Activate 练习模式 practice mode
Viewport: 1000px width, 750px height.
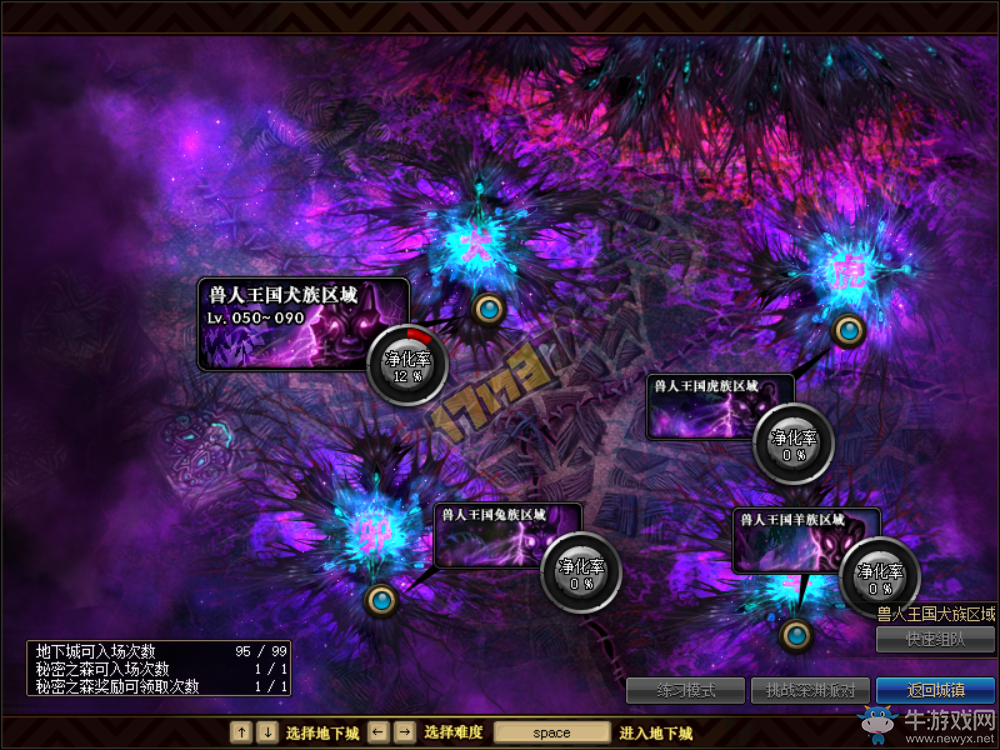pyautogui.click(x=685, y=690)
